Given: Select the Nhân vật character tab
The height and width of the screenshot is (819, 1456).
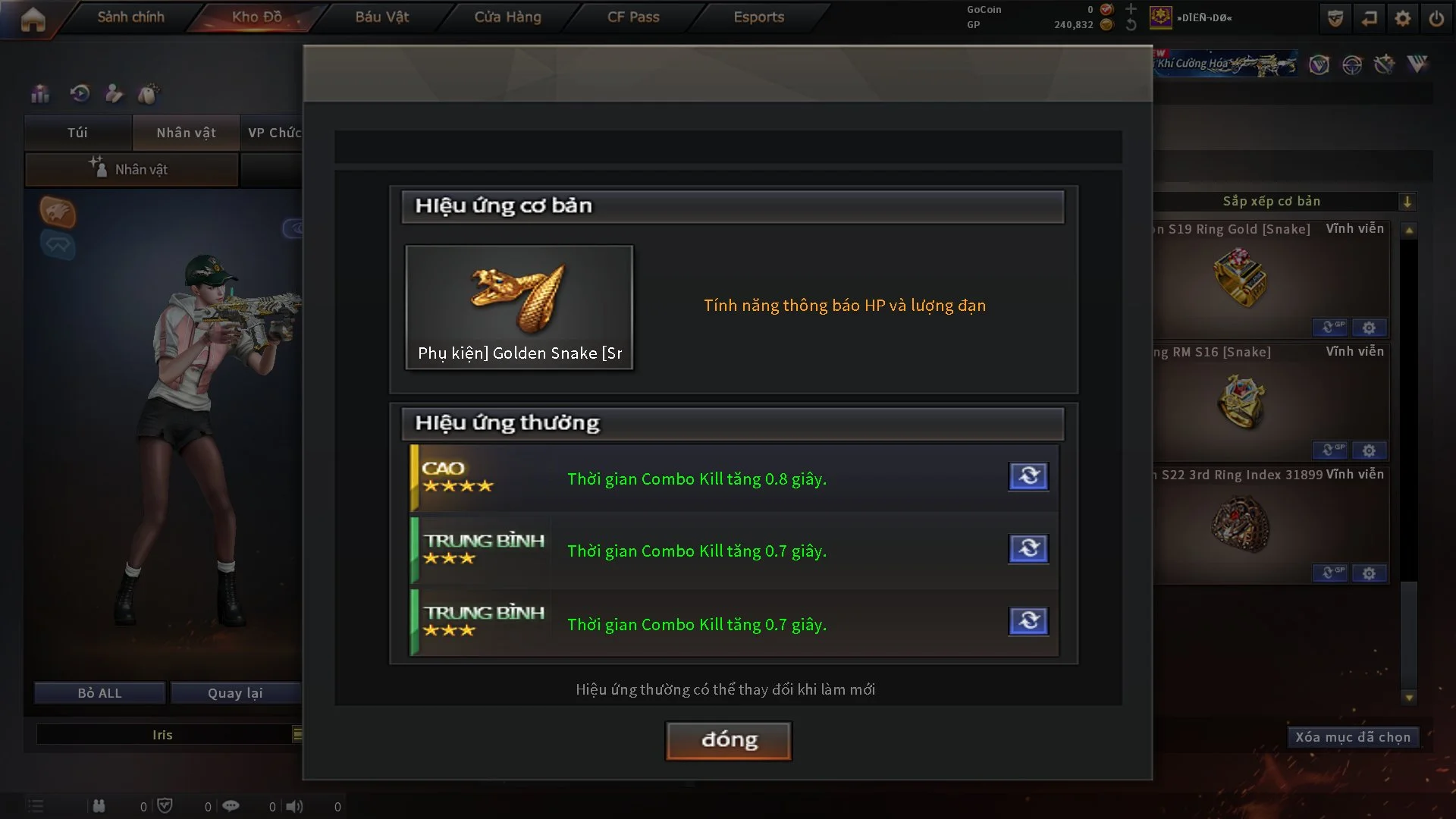Looking at the screenshot, I should [186, 133].
